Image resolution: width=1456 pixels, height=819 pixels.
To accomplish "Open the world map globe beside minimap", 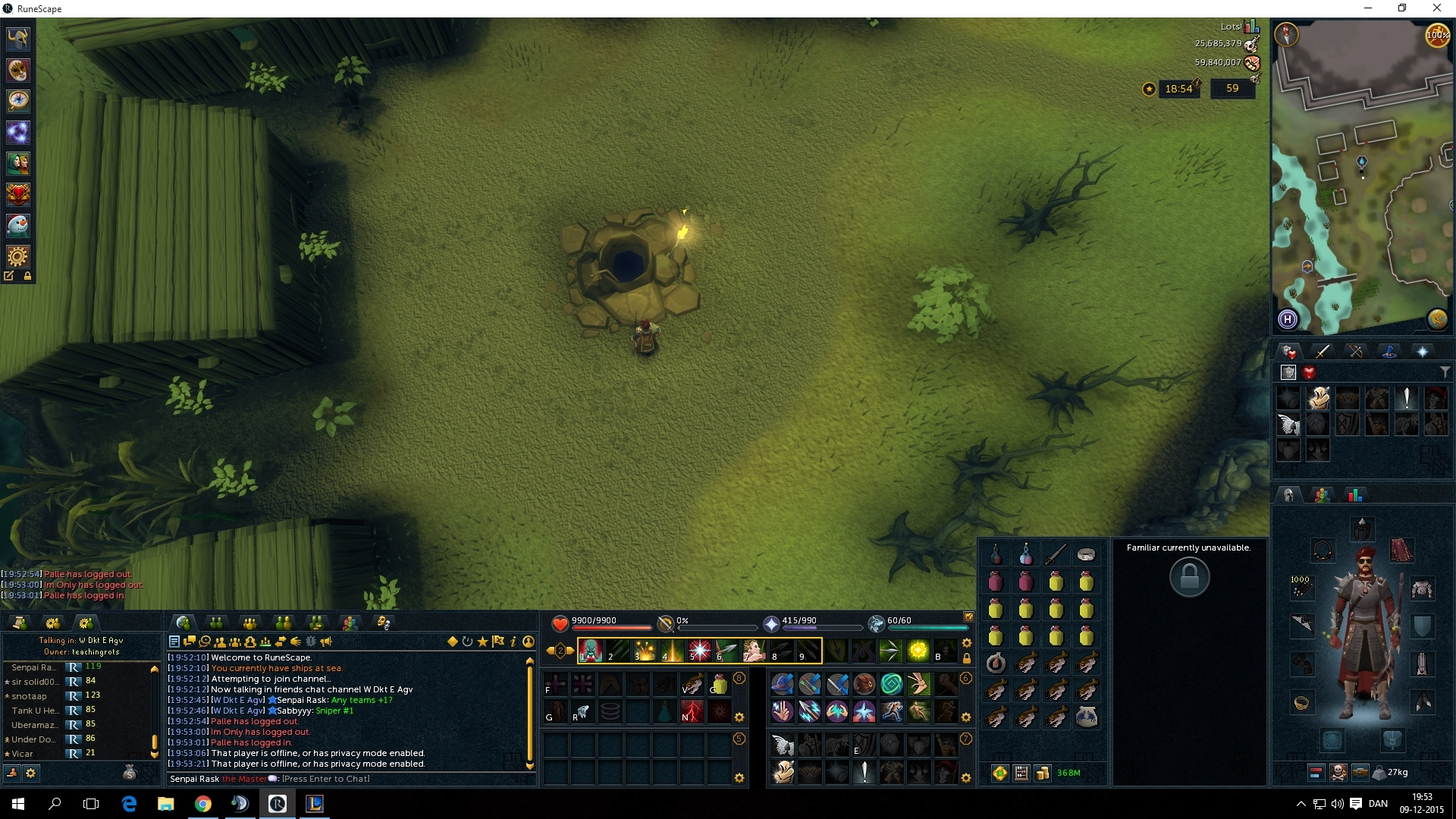I will pyautogui.click(x=1436, y=319).
